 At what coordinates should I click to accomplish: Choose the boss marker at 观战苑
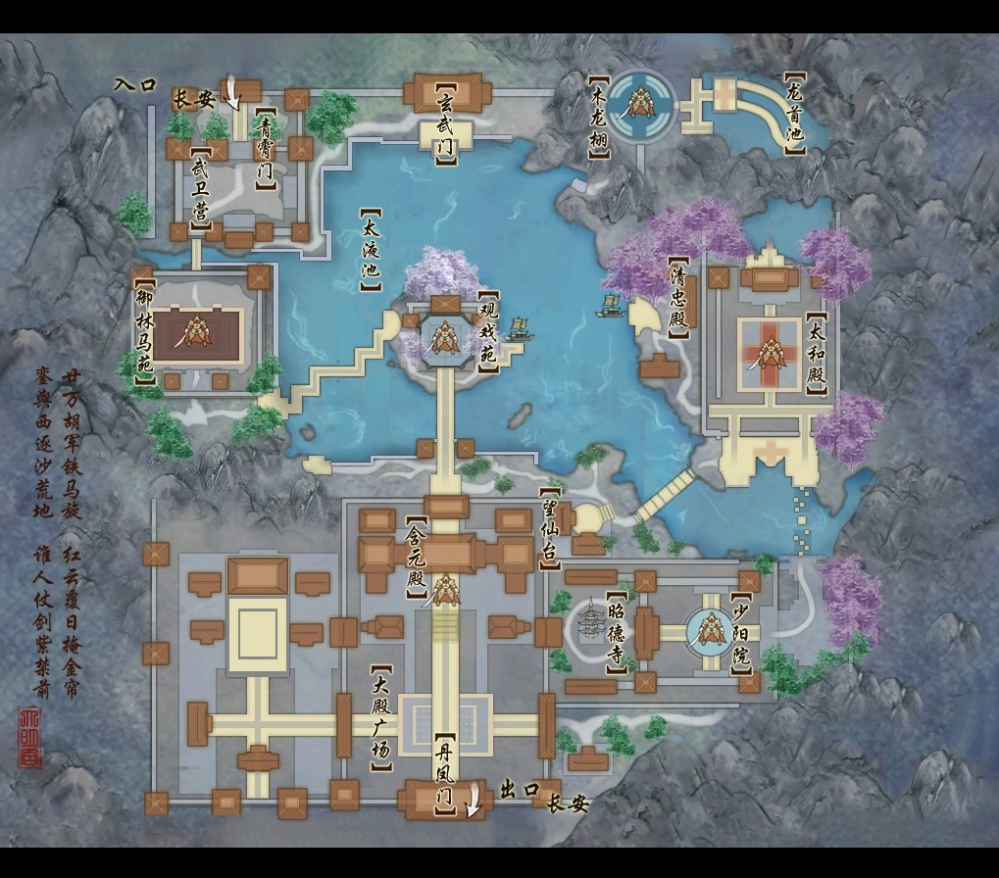[x=443, y=339]
